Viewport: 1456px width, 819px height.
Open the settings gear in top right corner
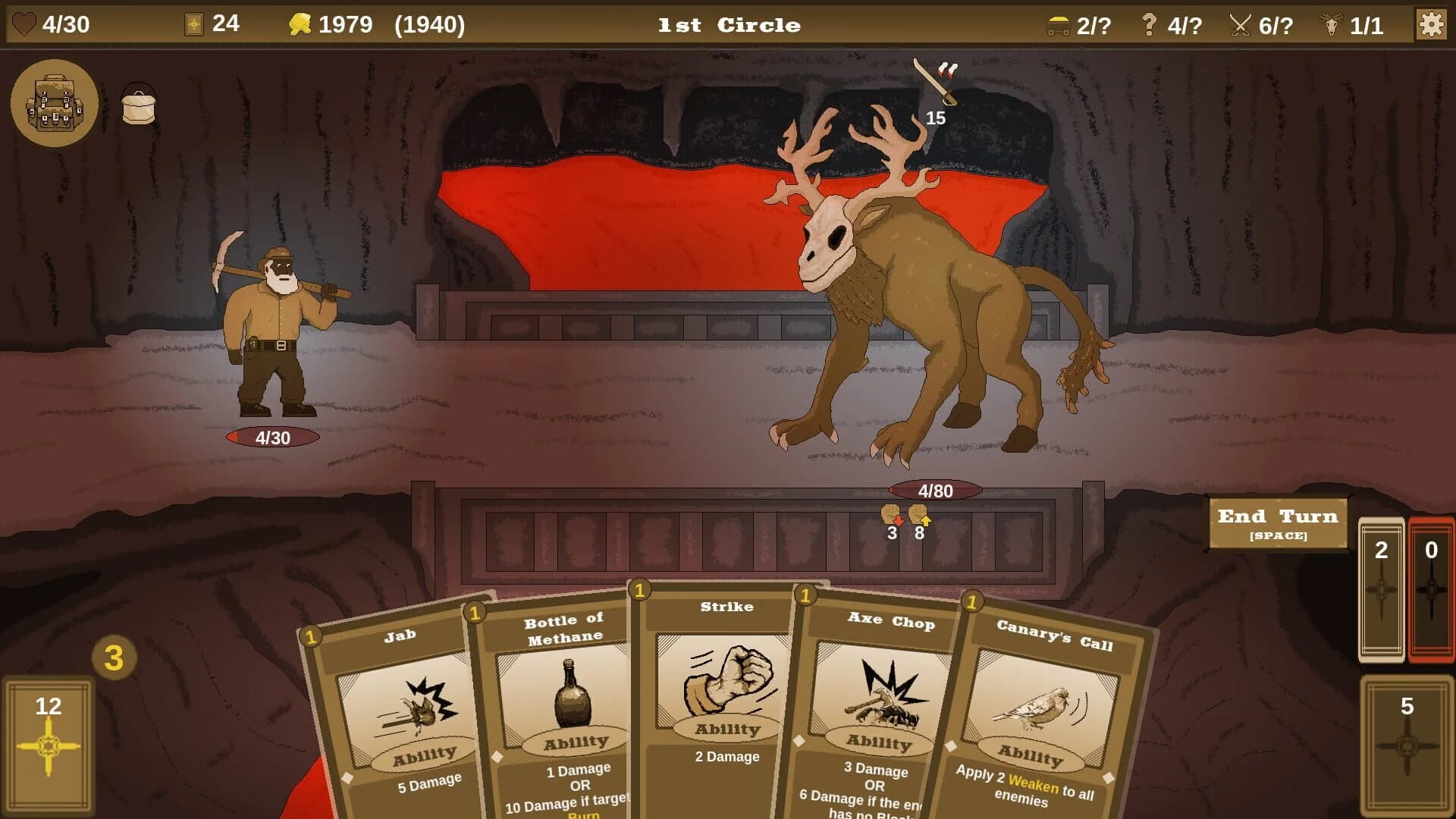coord(1431,25)
